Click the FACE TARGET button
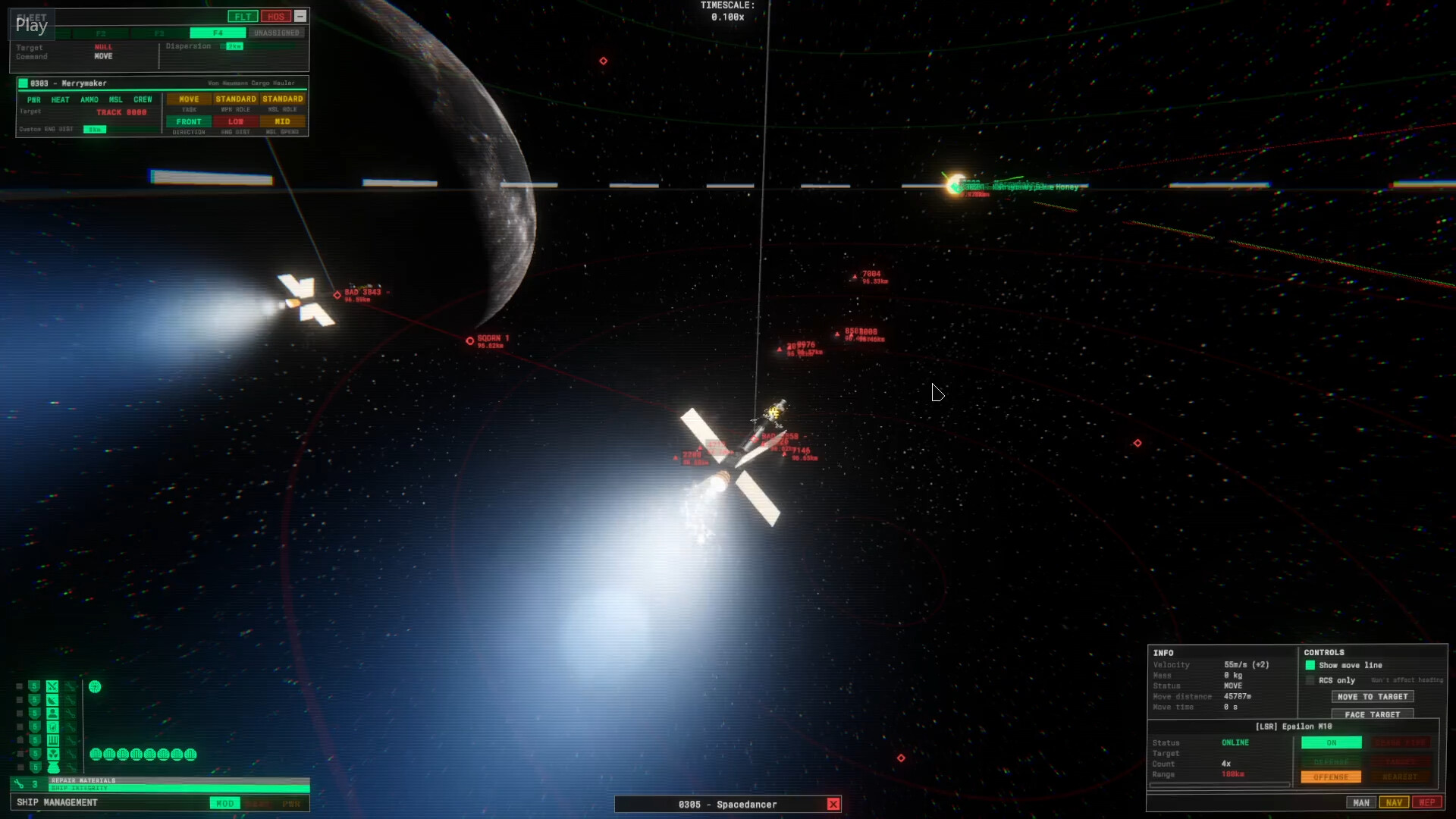This screenshot has height=819, width=1456. tap(1371, 714)
